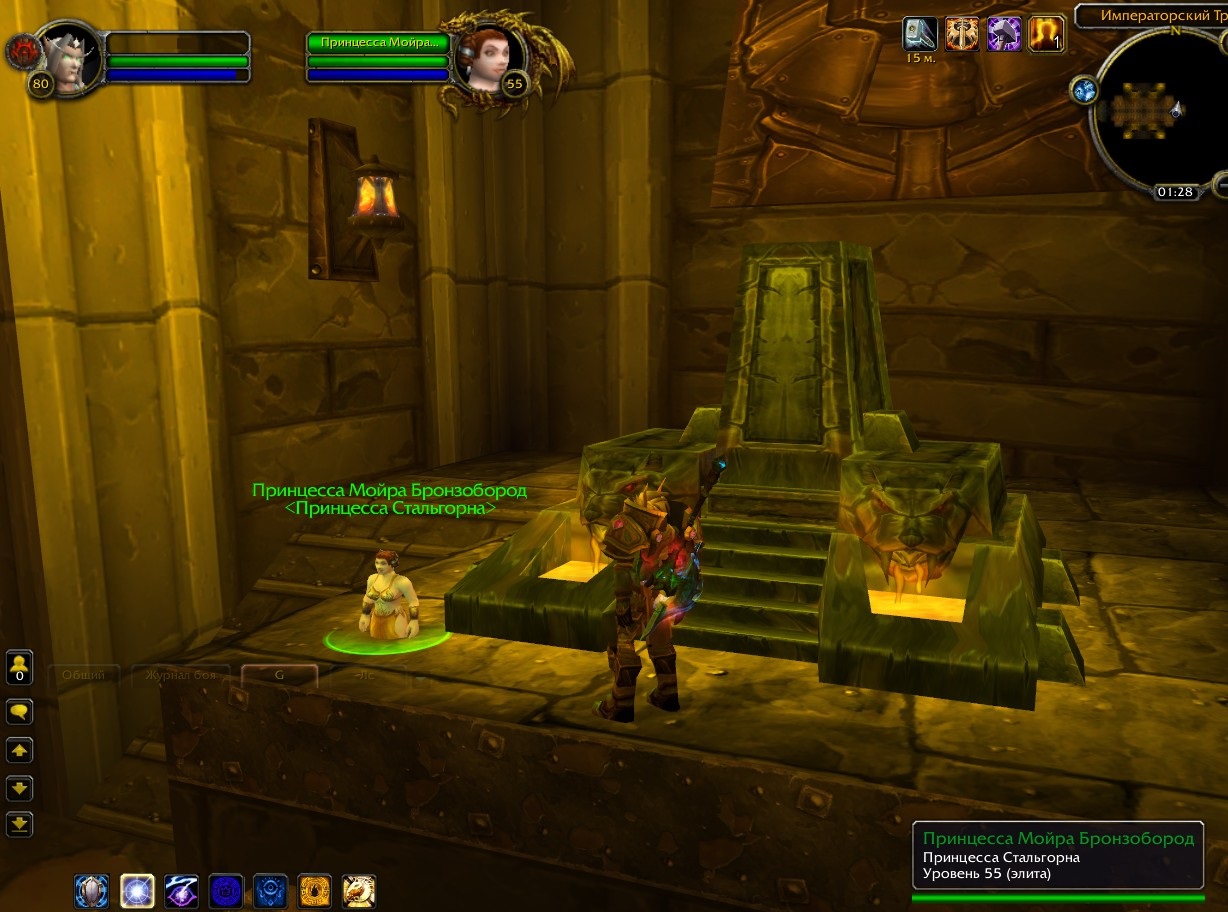Switch to the Общий chat tab
The width and height of the screenshot is (1228, 912).
pos(84,675)
